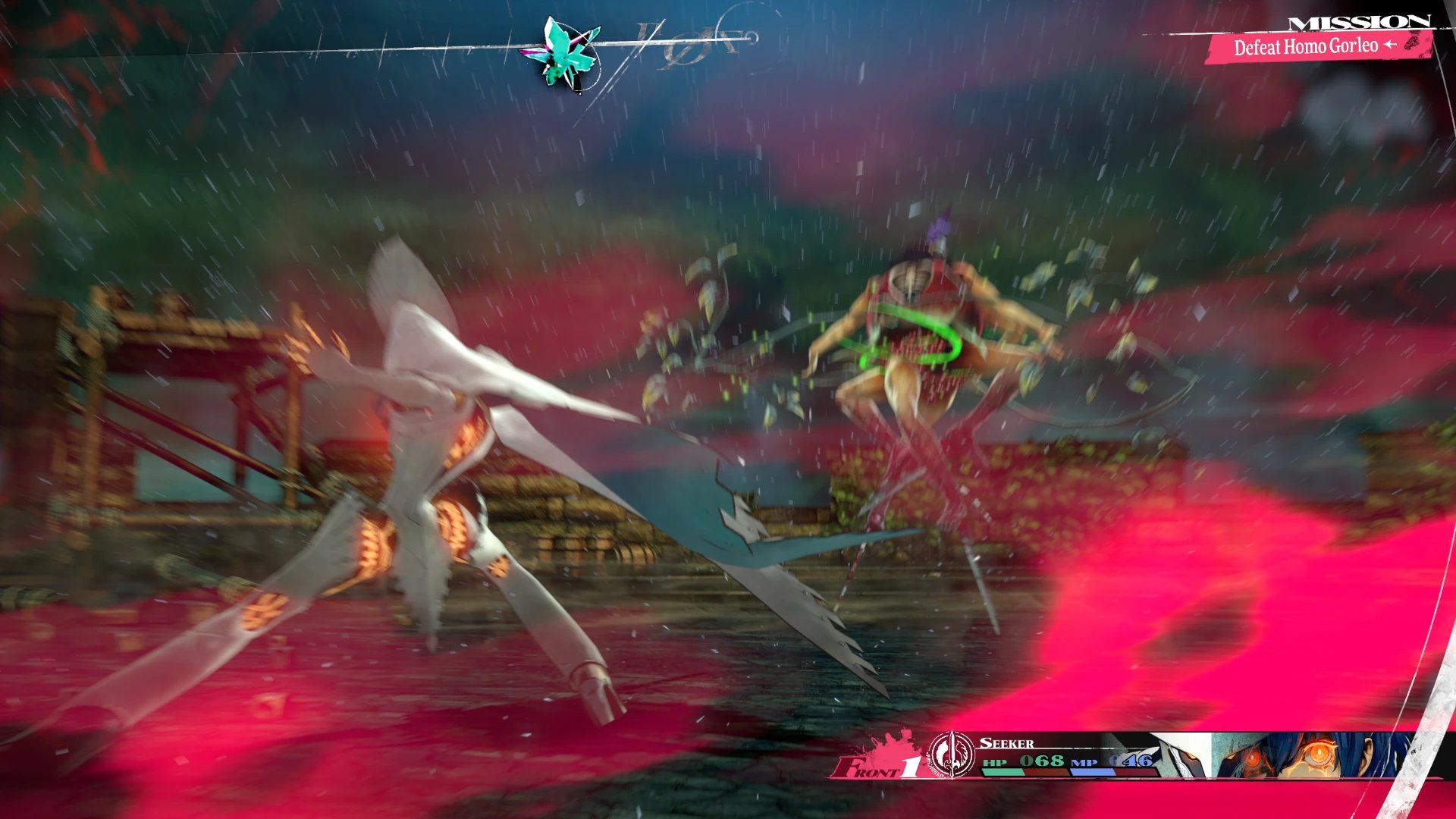Select the Seeker archetype emblem
Image resolution: width=1456 pixels, height=819 pixels.
951,755
